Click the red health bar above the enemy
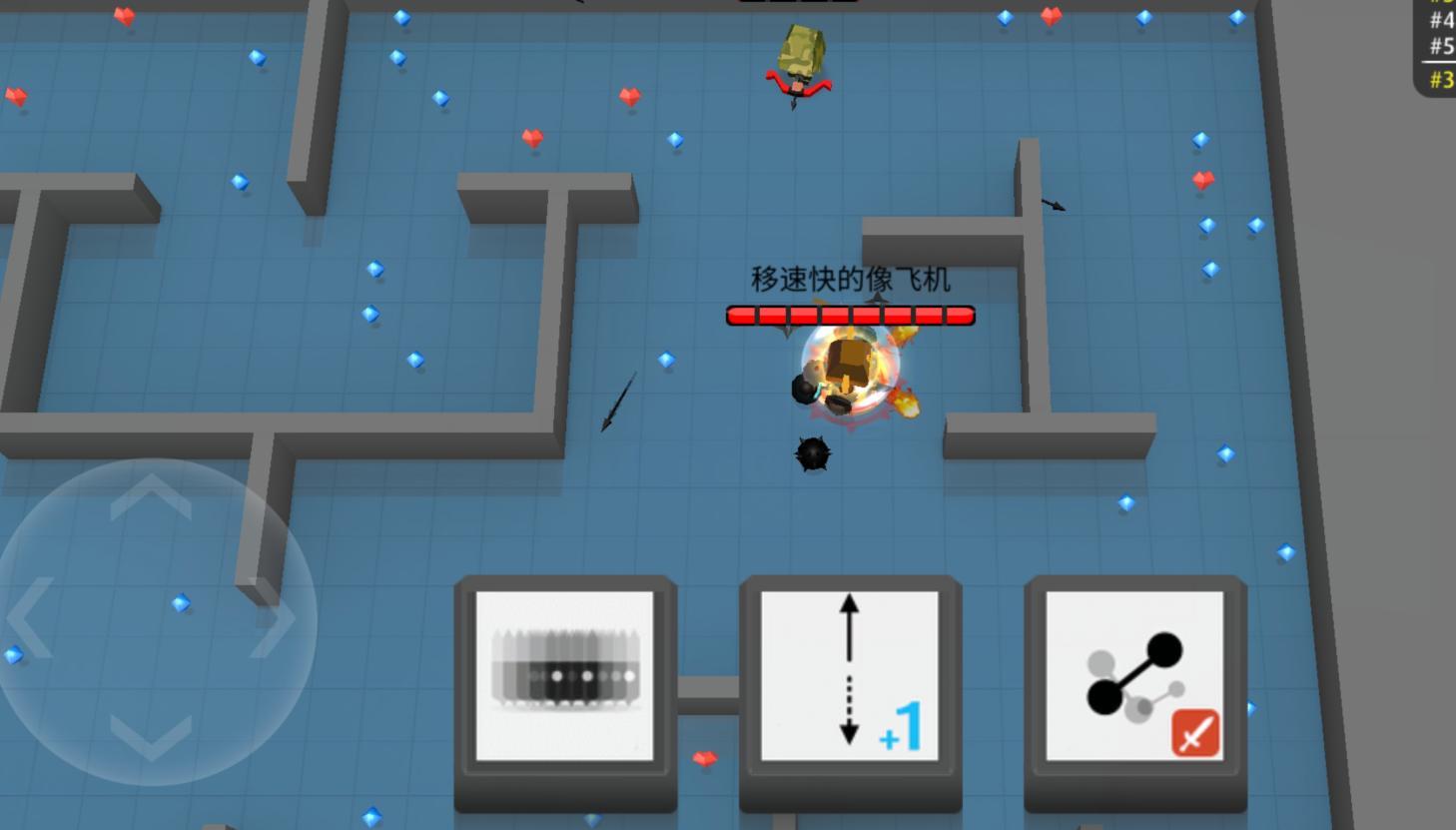Viewport: 1456px width, 830px height. coord(850,315)
